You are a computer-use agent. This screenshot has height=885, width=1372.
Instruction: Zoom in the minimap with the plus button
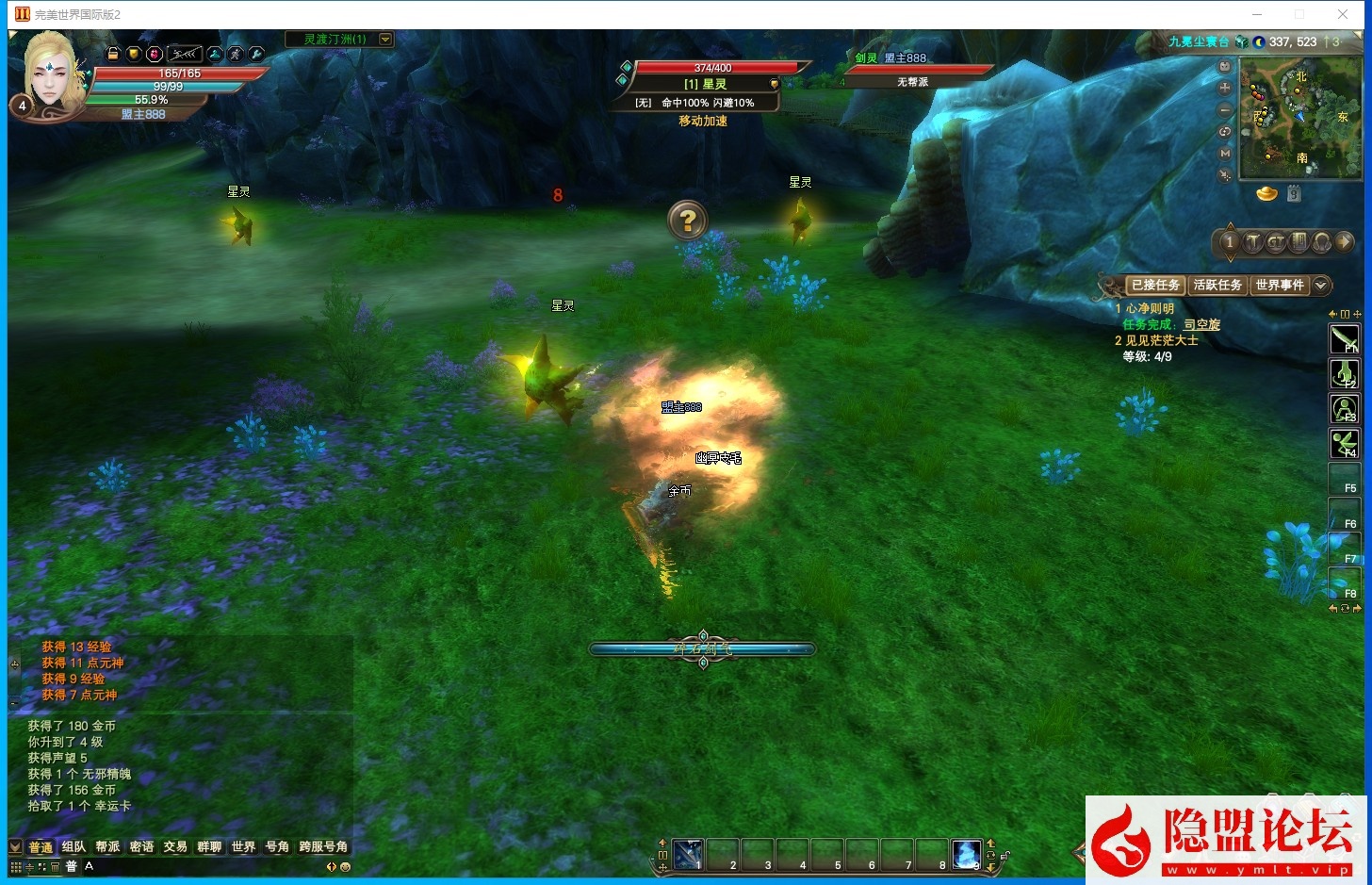point(1225,88)
